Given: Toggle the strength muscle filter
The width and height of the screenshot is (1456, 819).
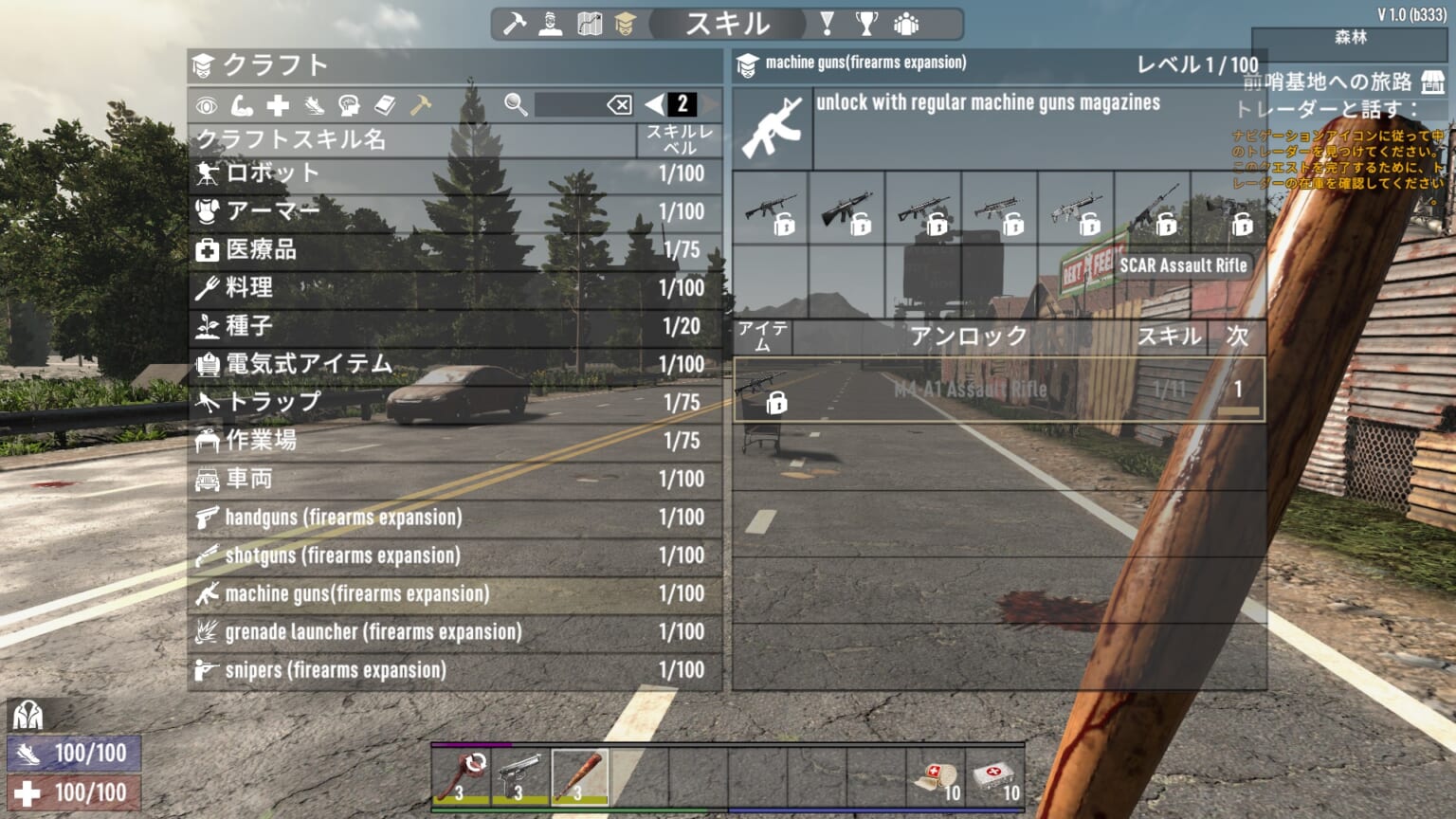Looking at the screenshot, I should tap(241, 106).
